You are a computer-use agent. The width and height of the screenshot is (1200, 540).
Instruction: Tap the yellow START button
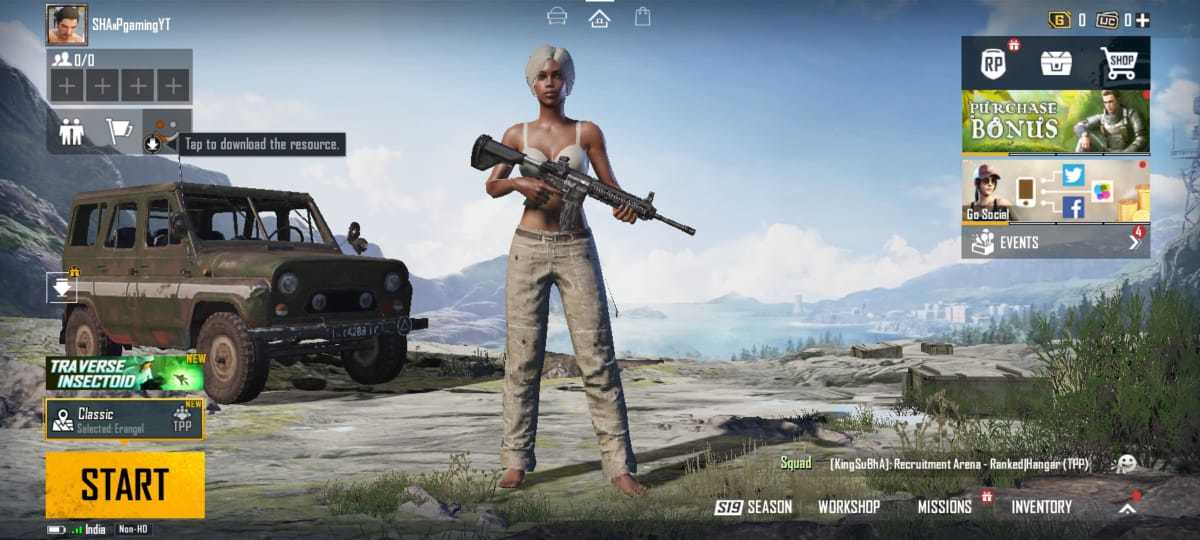point(125,485)
